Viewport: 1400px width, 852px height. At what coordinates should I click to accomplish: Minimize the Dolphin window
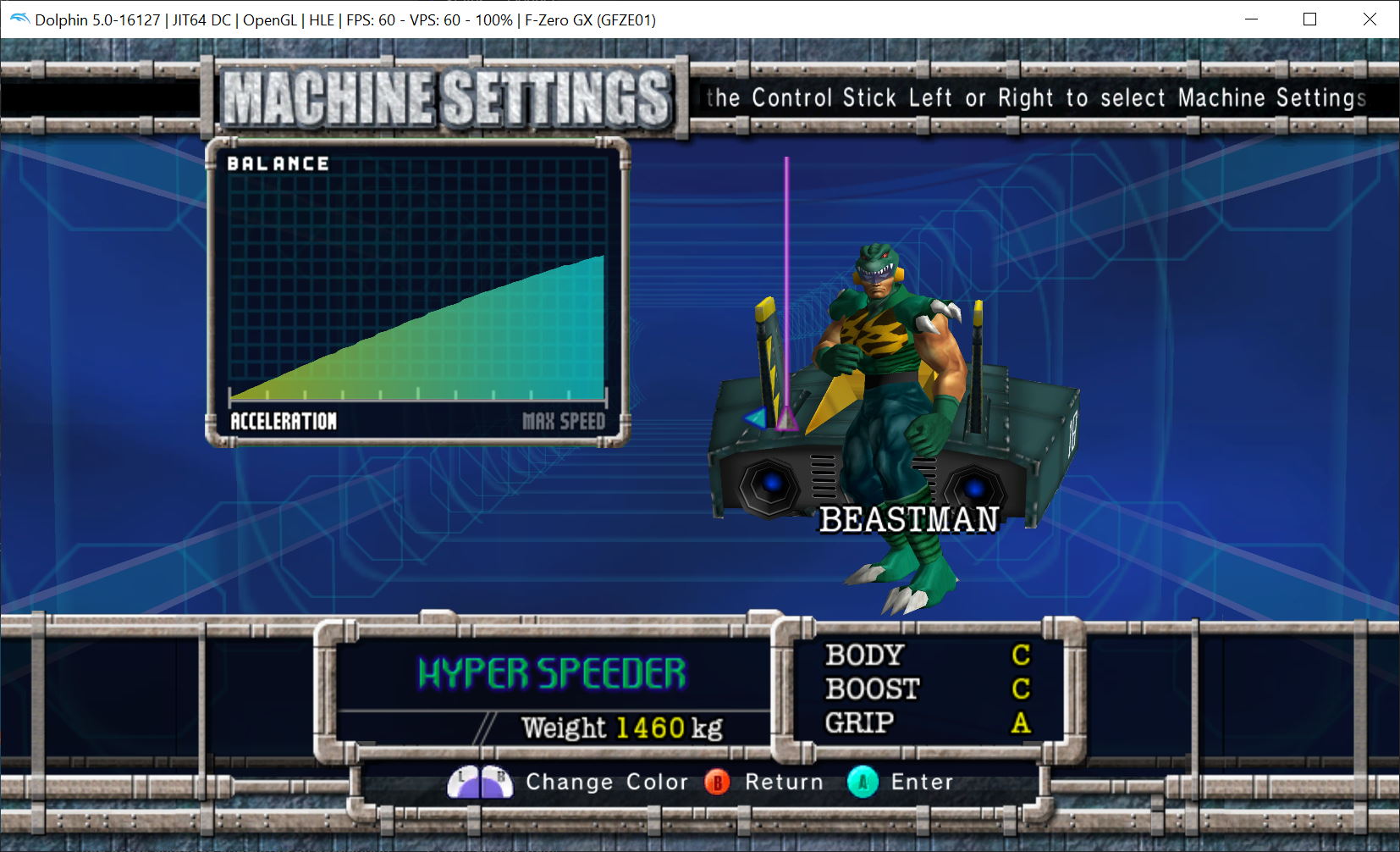pyautogui.click(x=1250, y=19)
